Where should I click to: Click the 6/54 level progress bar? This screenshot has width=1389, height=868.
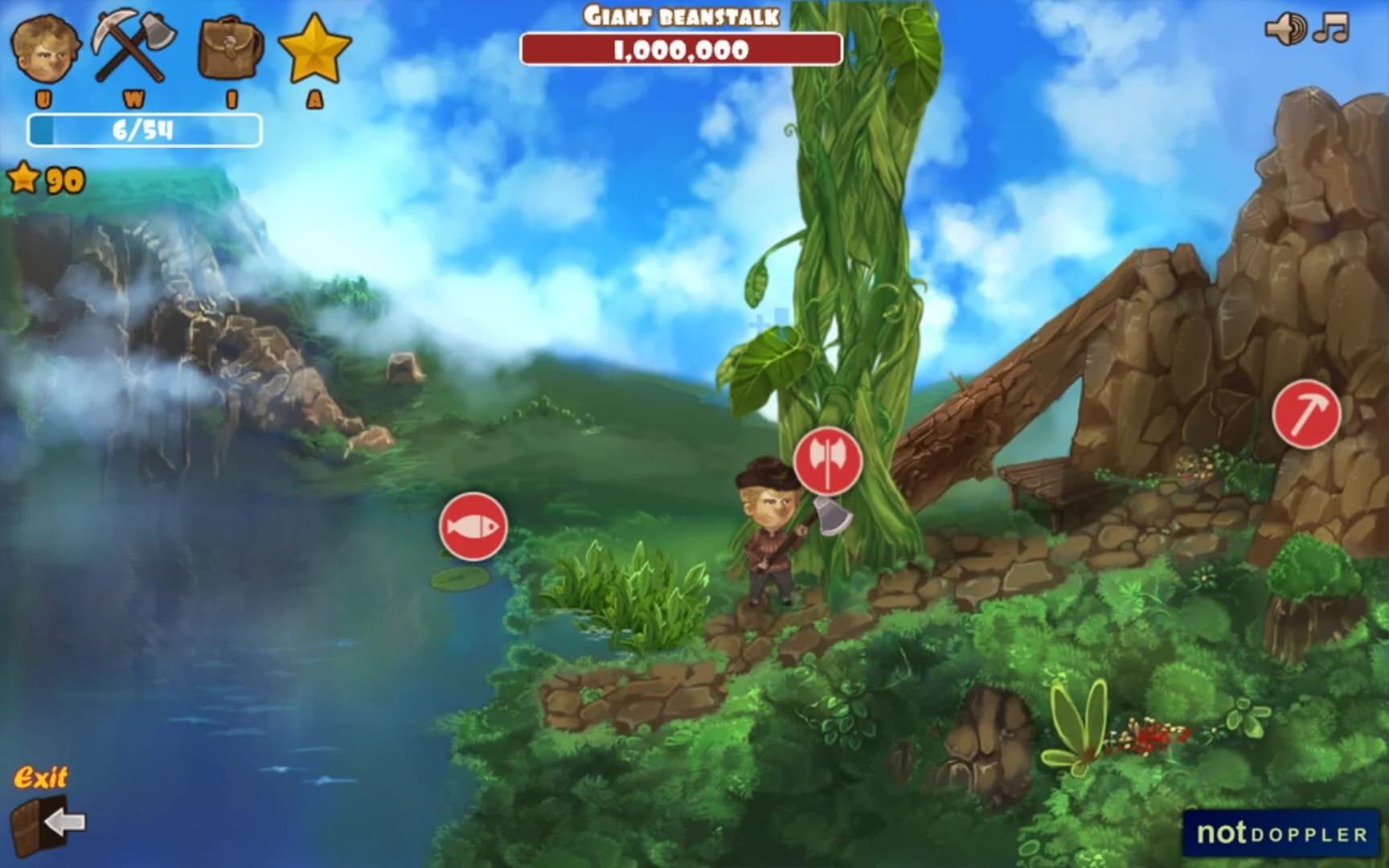tap(145, 127)
